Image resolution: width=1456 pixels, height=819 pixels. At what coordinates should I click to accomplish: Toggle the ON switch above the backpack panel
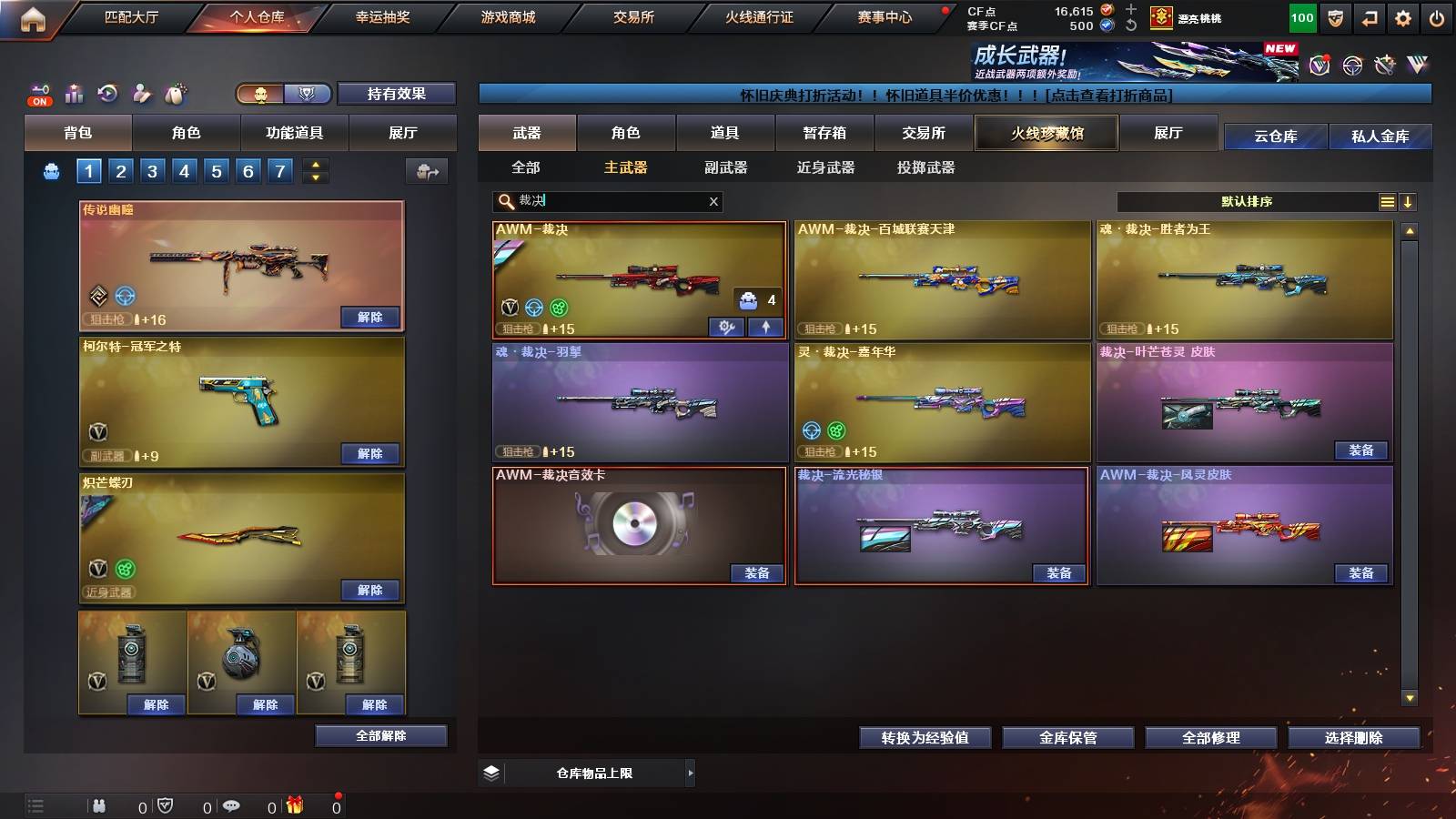[x=40, y=100]
